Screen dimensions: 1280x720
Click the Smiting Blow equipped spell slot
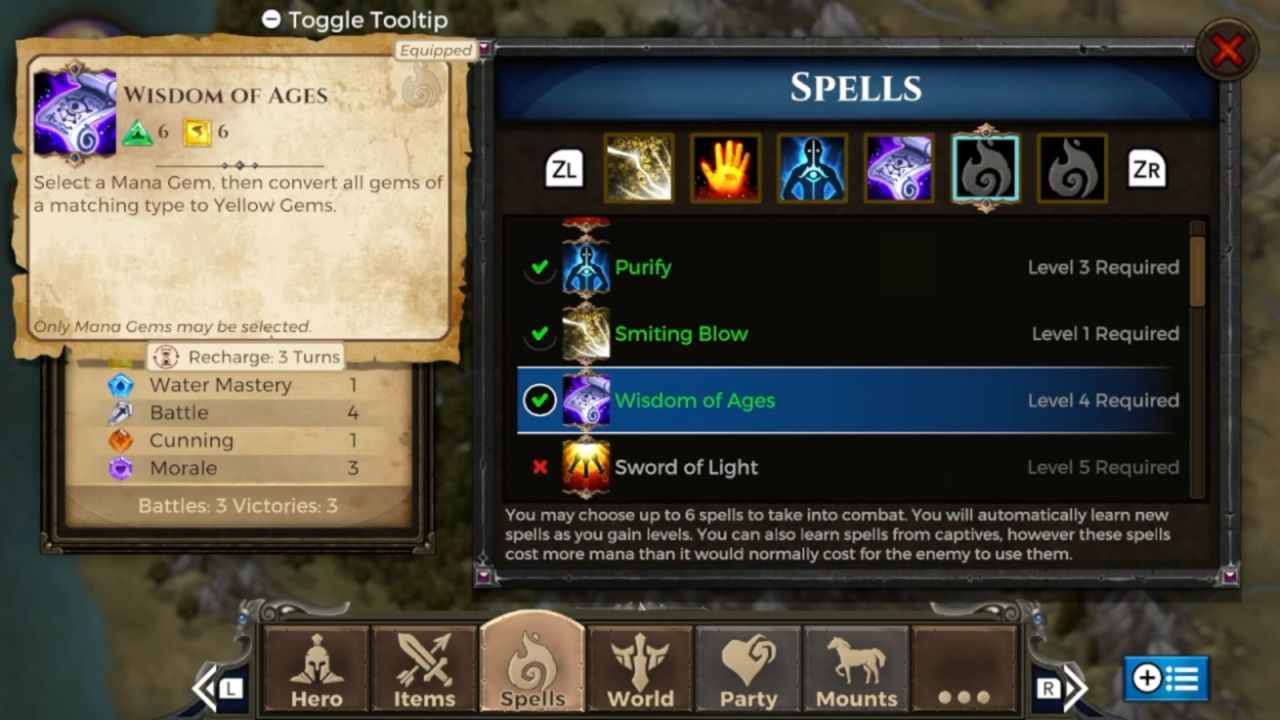pos(639,168)
